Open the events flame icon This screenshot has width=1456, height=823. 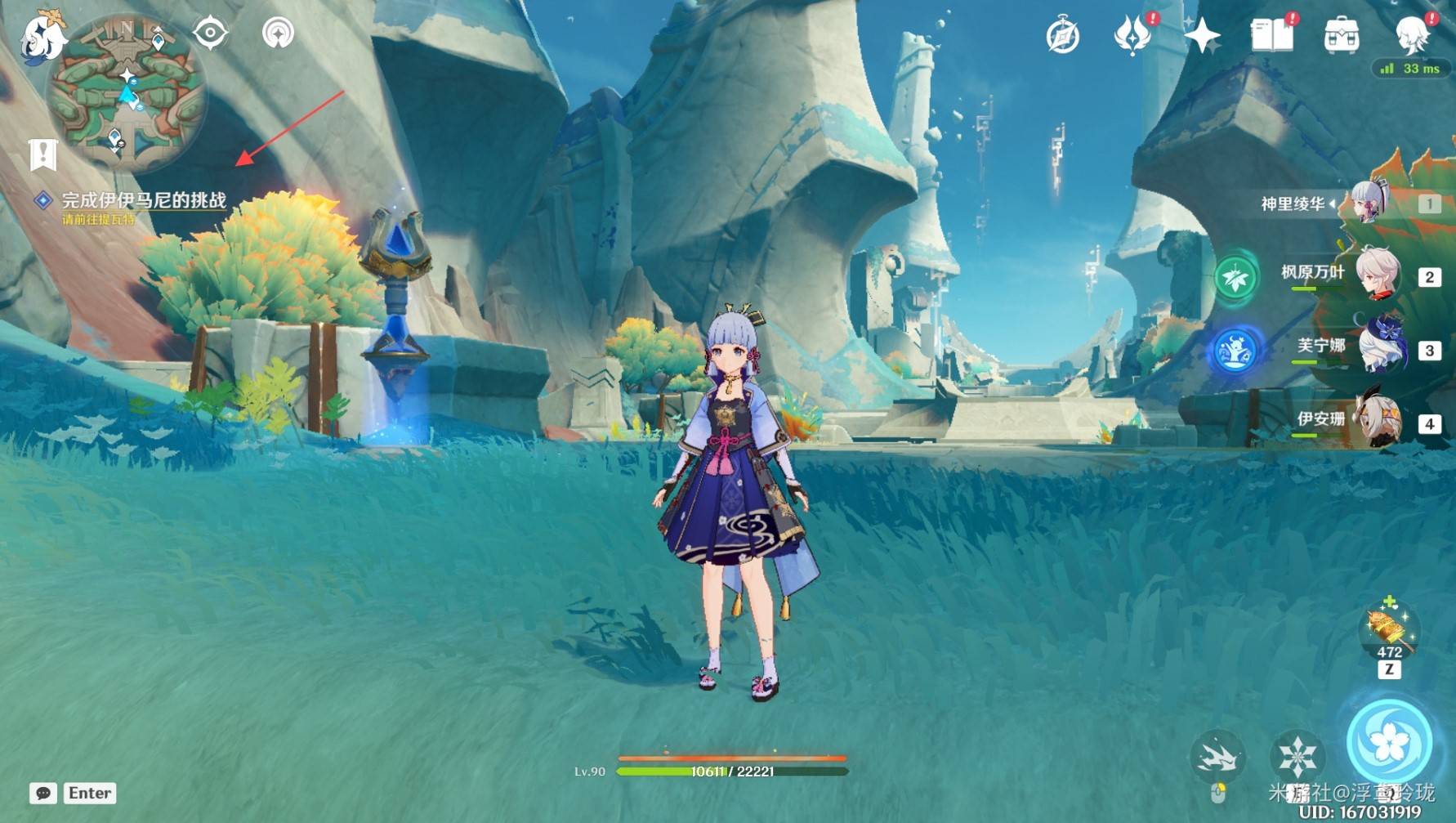1132,36
